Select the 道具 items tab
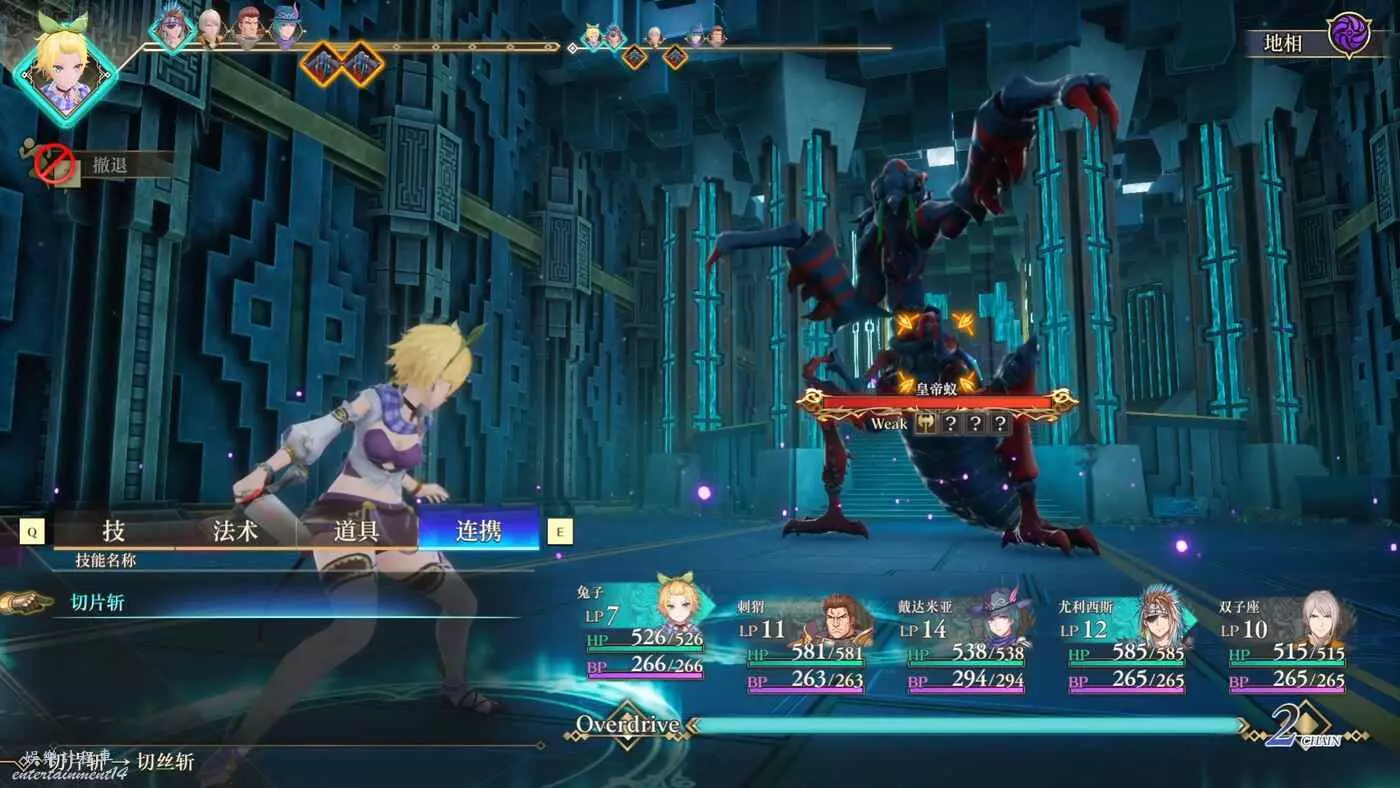Screen dimensions: 1400x788 click(x=357, y=531)
